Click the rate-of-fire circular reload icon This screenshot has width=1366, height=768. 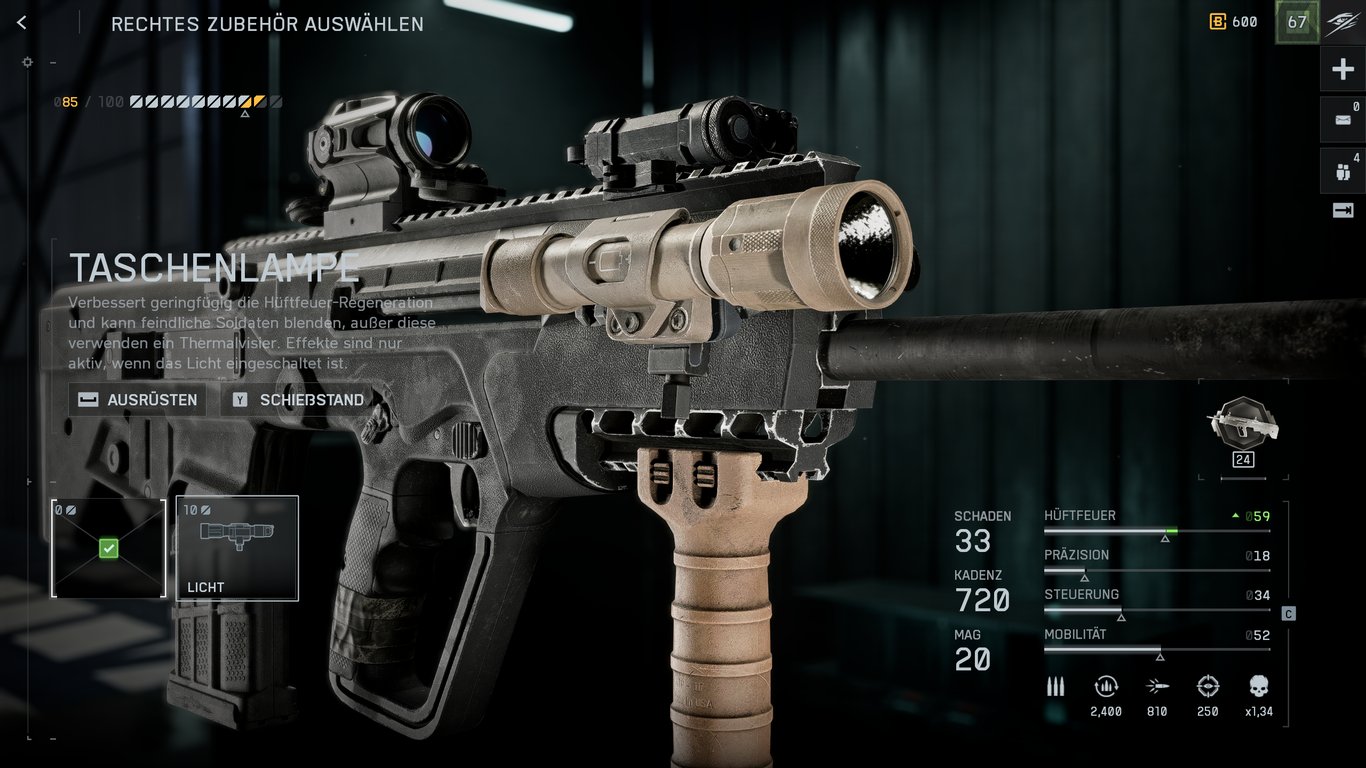(1106, 687)
